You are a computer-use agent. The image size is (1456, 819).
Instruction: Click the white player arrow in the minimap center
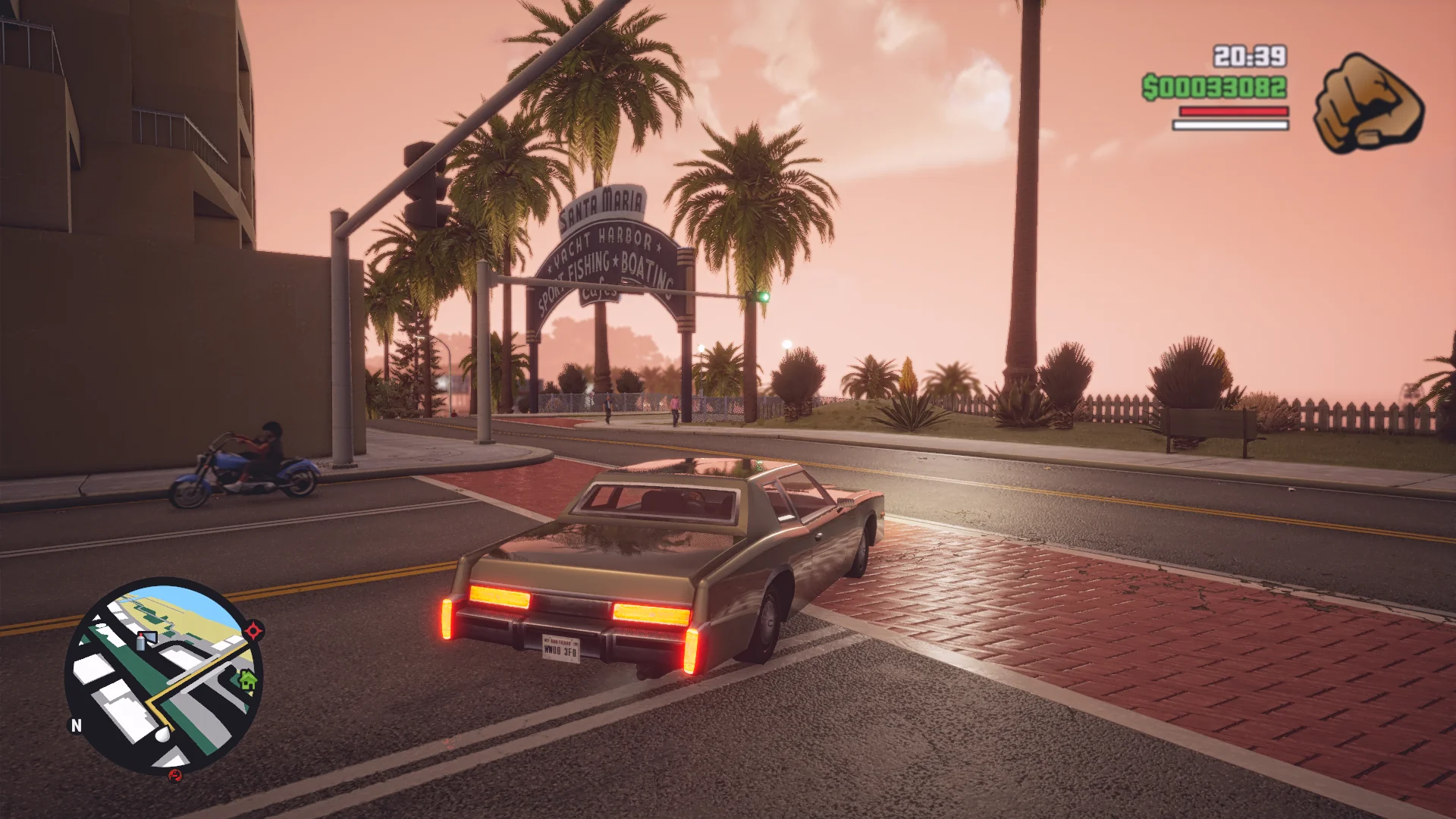[x=163, y=733]
